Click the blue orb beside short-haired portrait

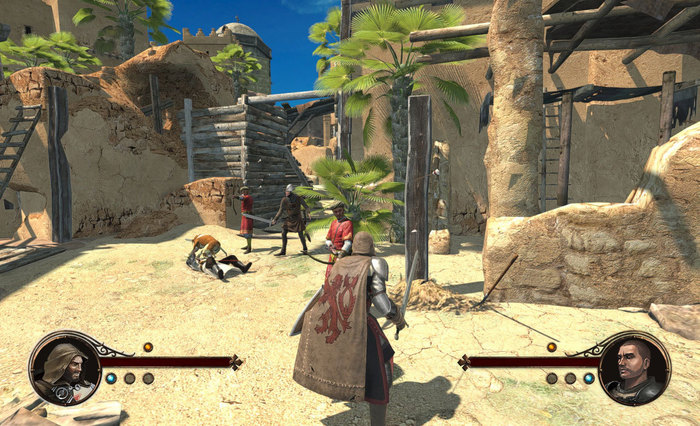pyautogui.click(x=589, y=379)
